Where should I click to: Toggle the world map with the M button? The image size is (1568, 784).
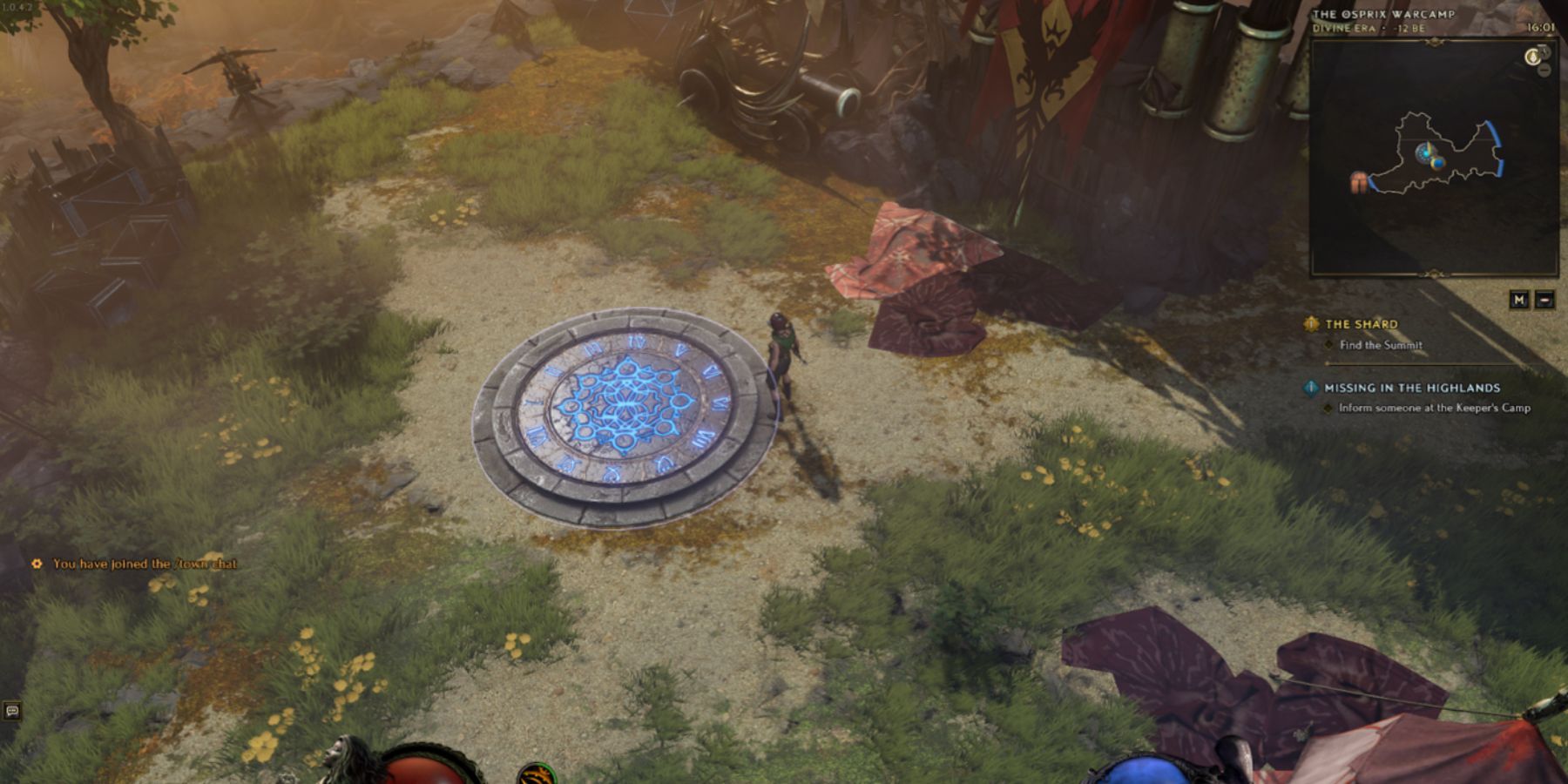pos(1521,299)
